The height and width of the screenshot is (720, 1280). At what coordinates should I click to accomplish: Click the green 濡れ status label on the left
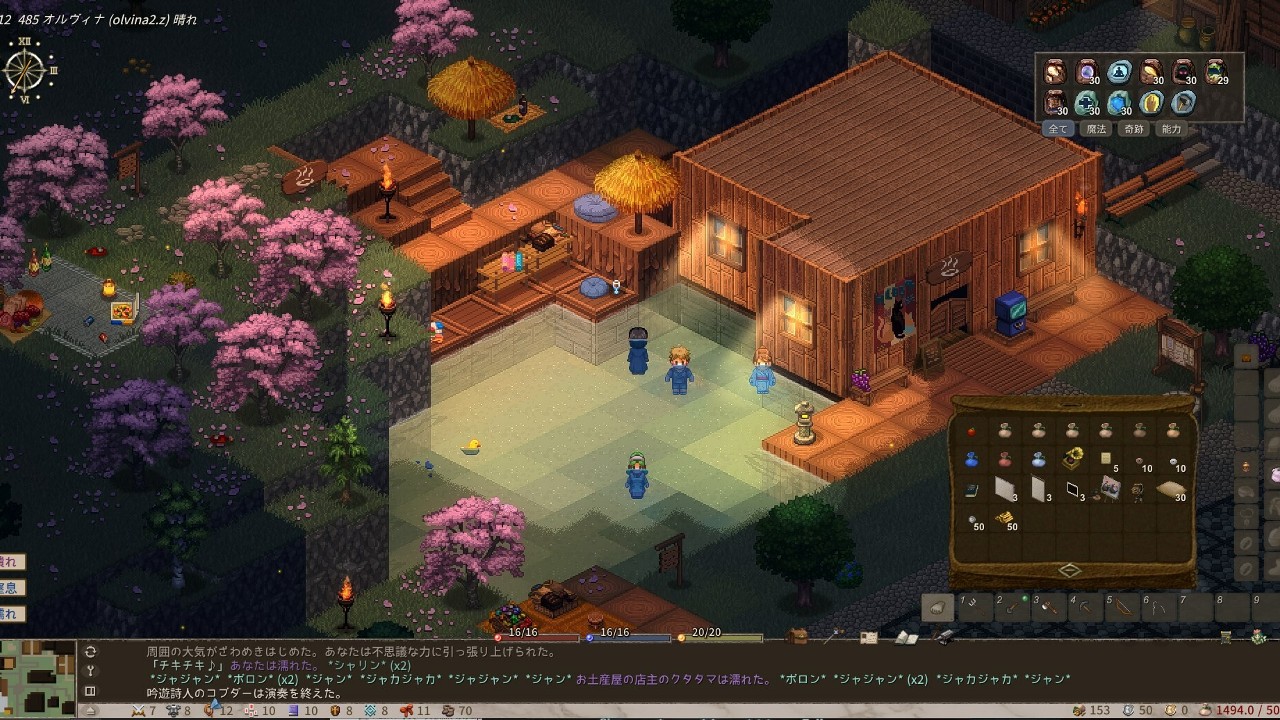[x=10, y=614]
